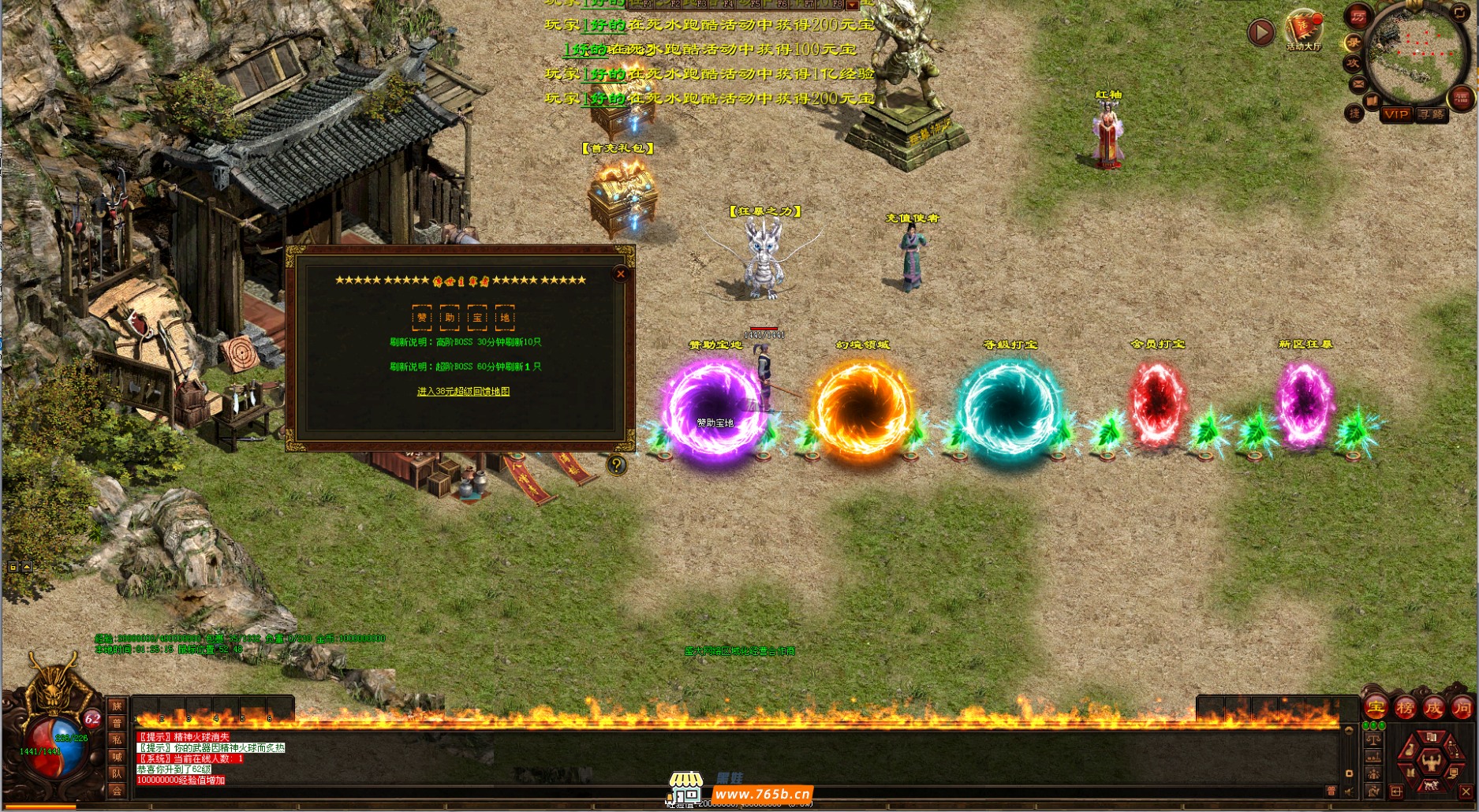
Task: Toggle the minimap swap arrows button
Action: [1461, 12]
